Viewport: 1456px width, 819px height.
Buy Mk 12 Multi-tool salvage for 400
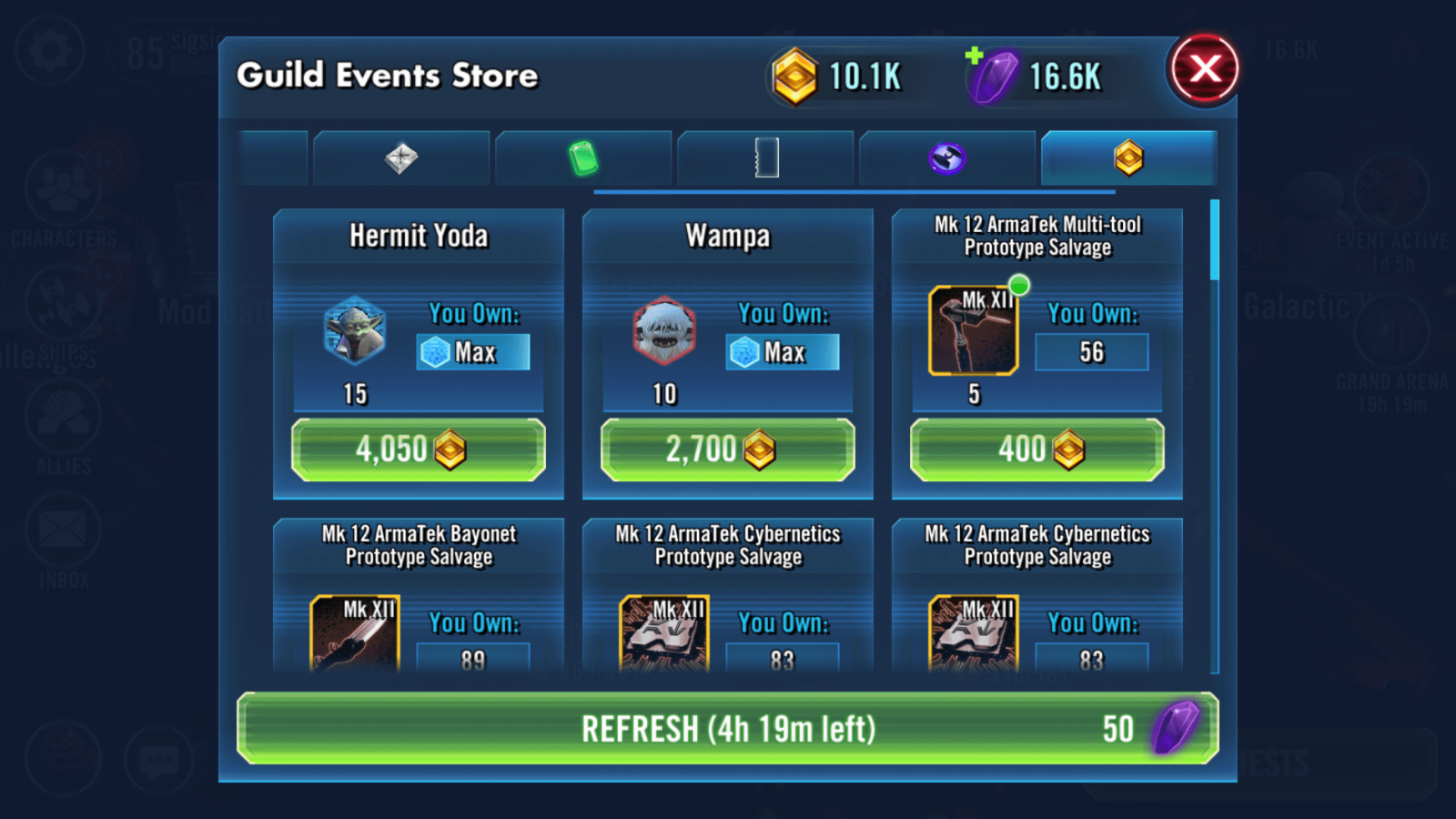(1036, 450)
